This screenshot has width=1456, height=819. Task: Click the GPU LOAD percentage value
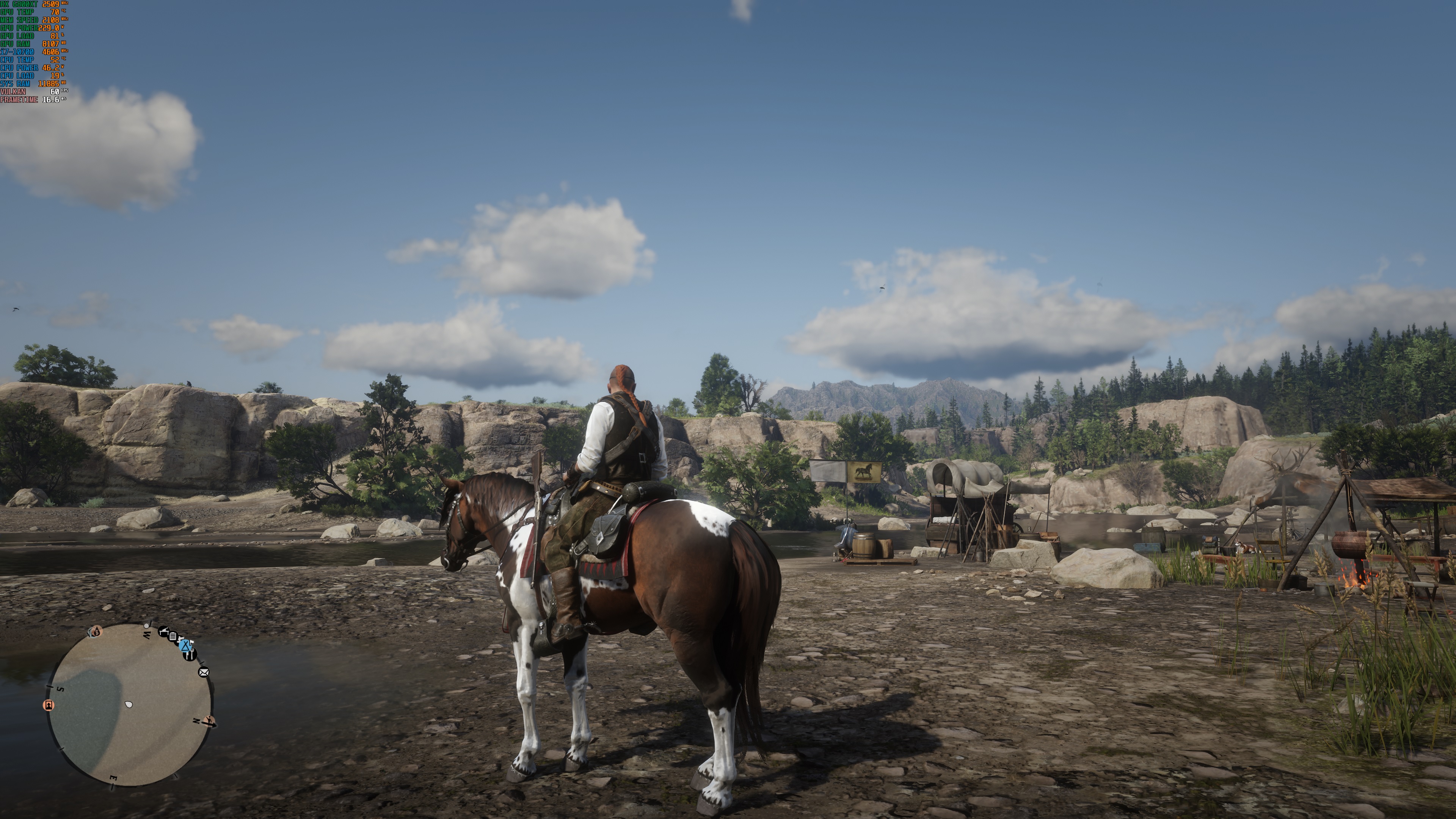pos(54,36)
